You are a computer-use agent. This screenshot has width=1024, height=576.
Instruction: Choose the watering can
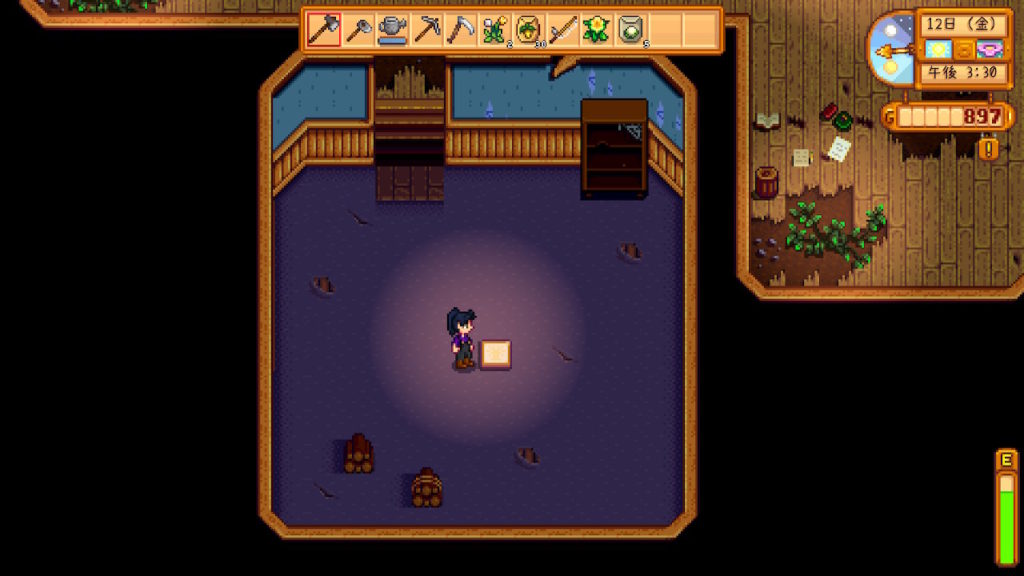(x=393, y=29)
